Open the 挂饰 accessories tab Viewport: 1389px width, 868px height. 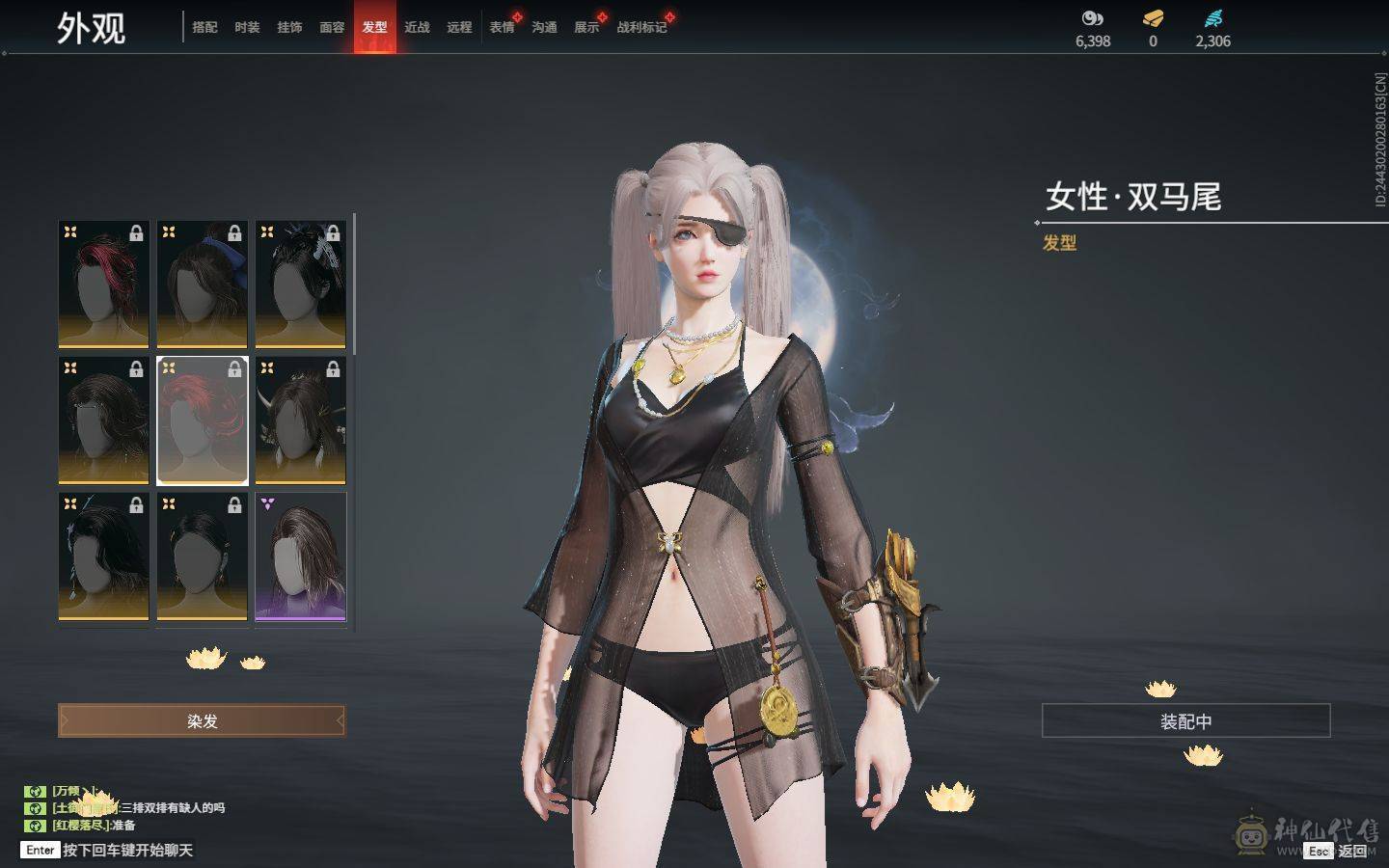click(x=289, y=27)
